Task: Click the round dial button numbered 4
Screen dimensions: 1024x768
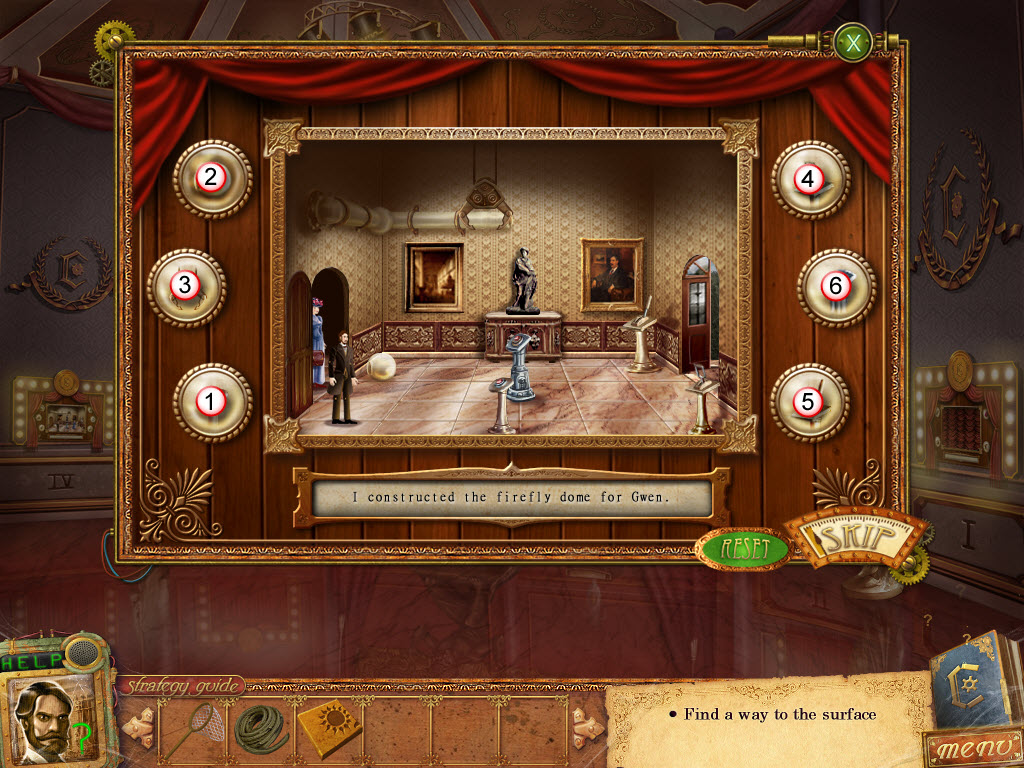Action: (809, 179)
